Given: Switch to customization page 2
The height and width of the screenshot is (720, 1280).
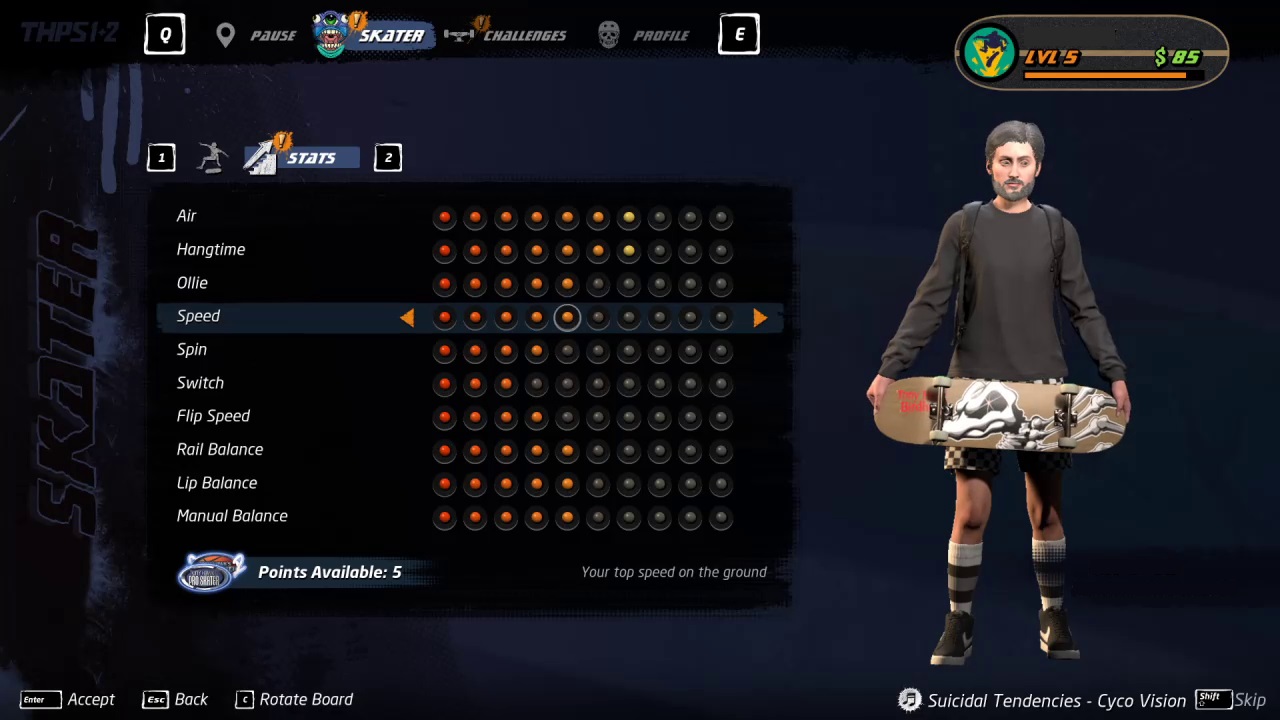Looking at the screenshot, I should coord(388,157).
